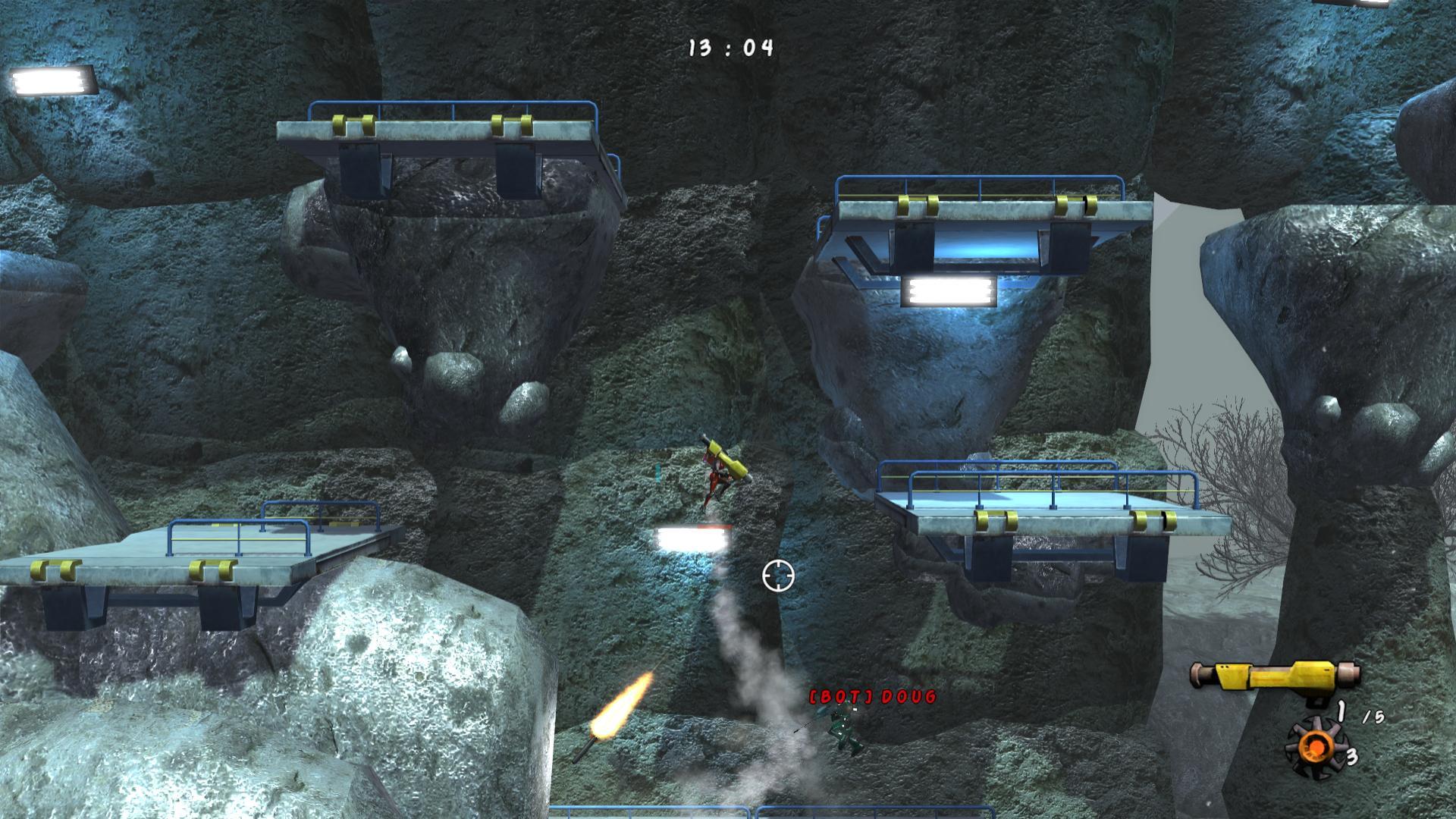Click the match timer showing 13:04
Image resolution: width=1456 pixels, height=819 pixels.
[730, 45]
